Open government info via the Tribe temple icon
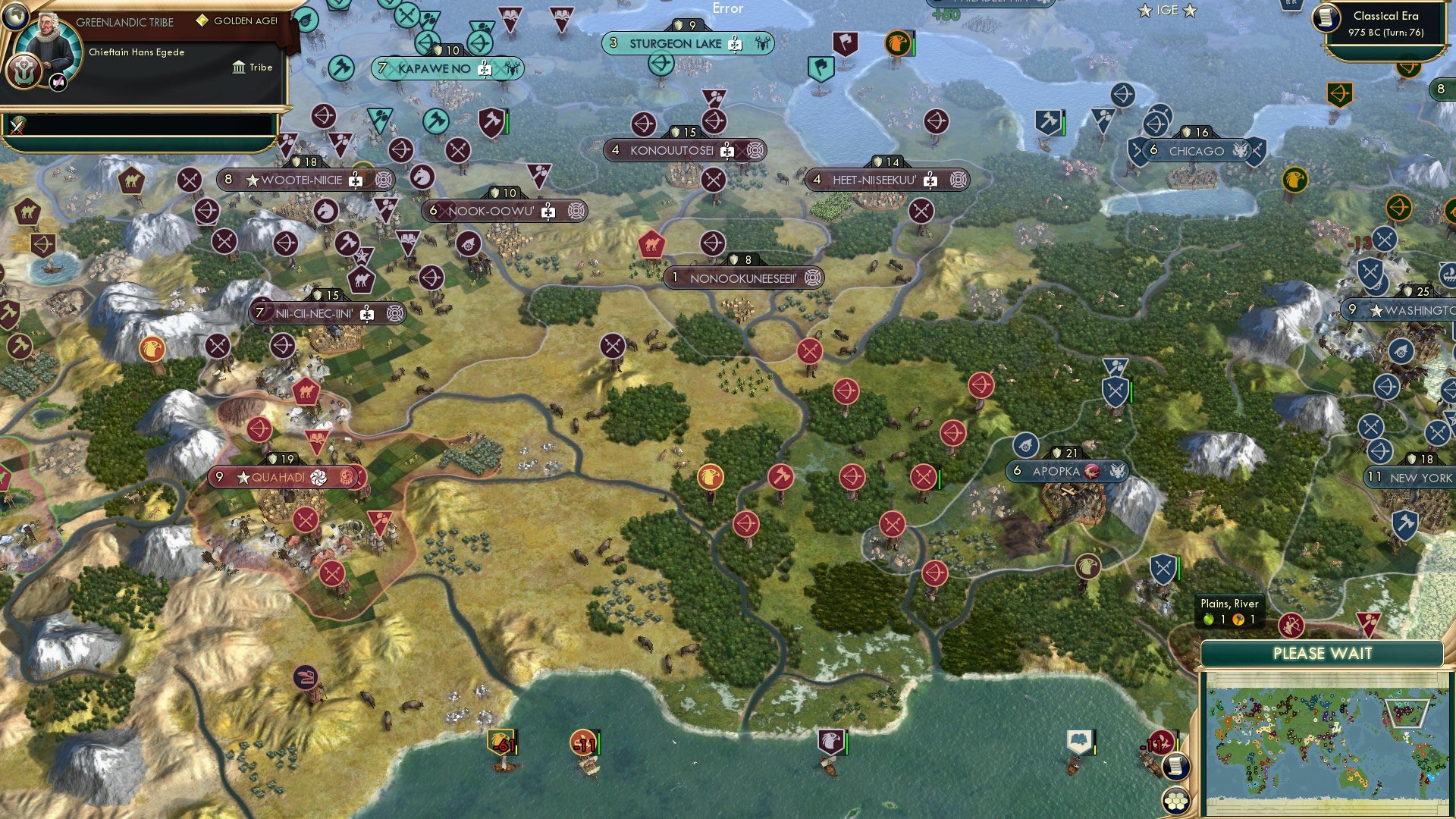 tap(240, 67)
